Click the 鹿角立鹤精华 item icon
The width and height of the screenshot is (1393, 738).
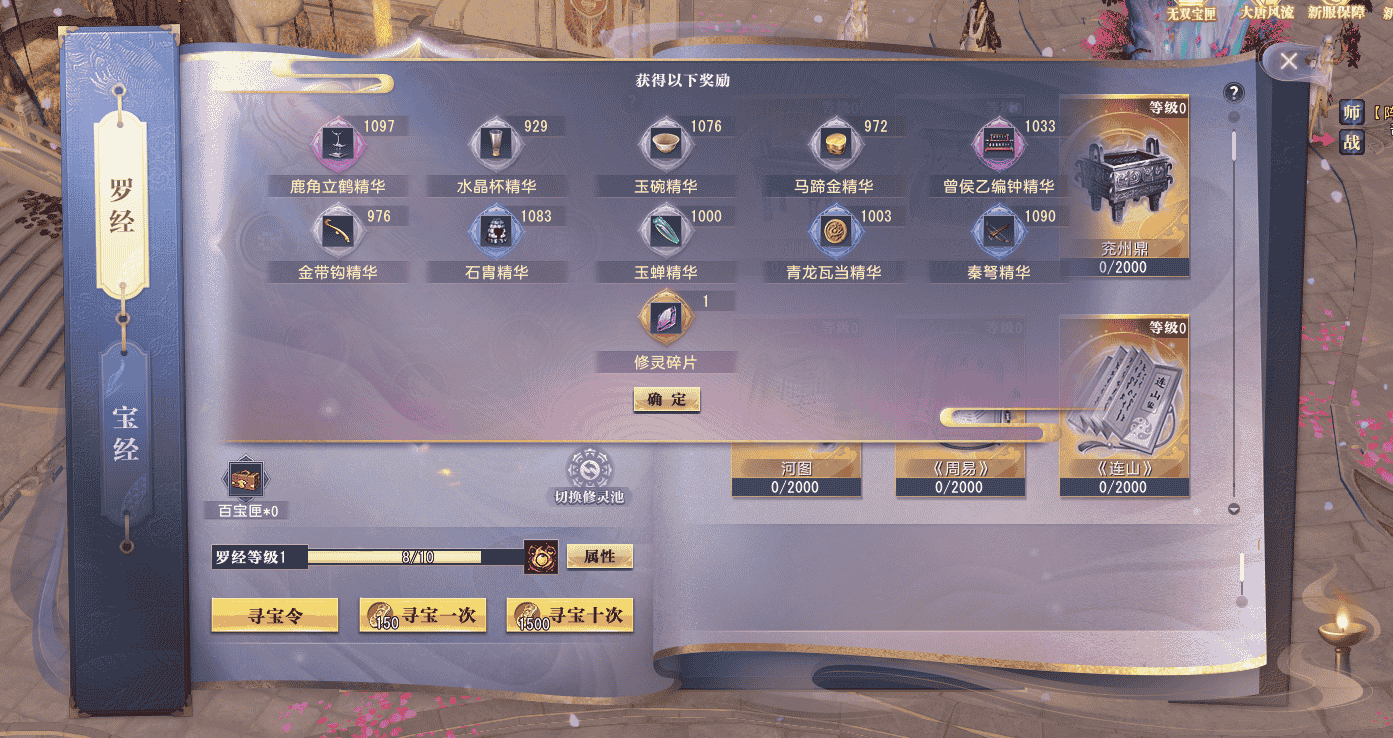(x=337, y=142)
